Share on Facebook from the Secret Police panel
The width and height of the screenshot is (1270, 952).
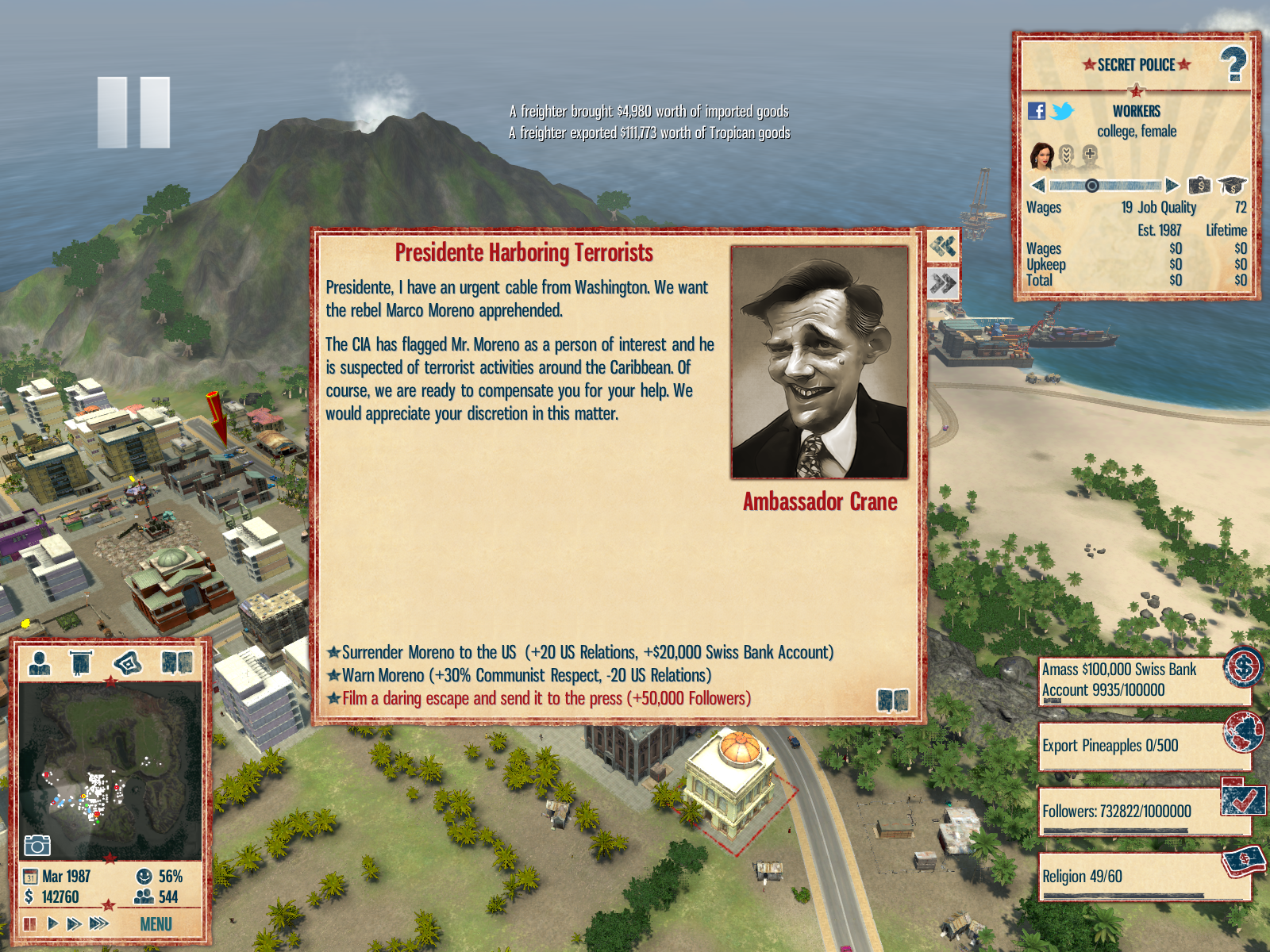[1037, 111]
